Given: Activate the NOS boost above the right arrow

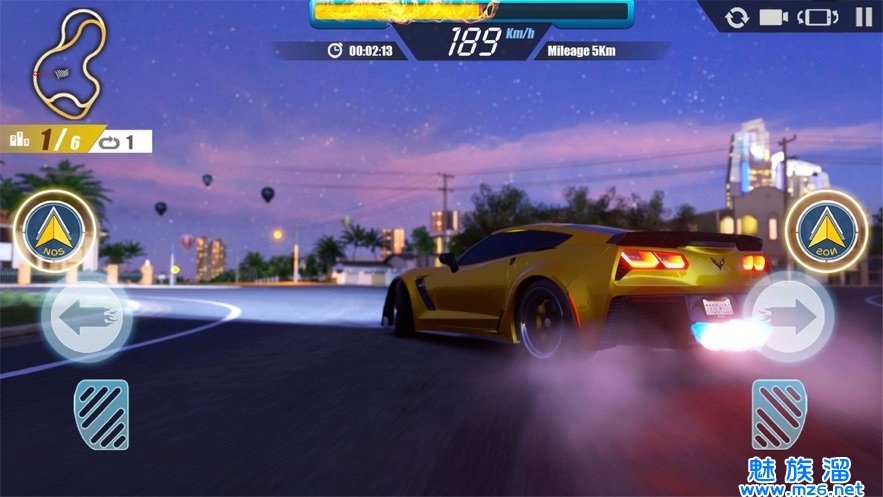Looking at the screenshot, I should pyautogui.click(x=826, y=229).
